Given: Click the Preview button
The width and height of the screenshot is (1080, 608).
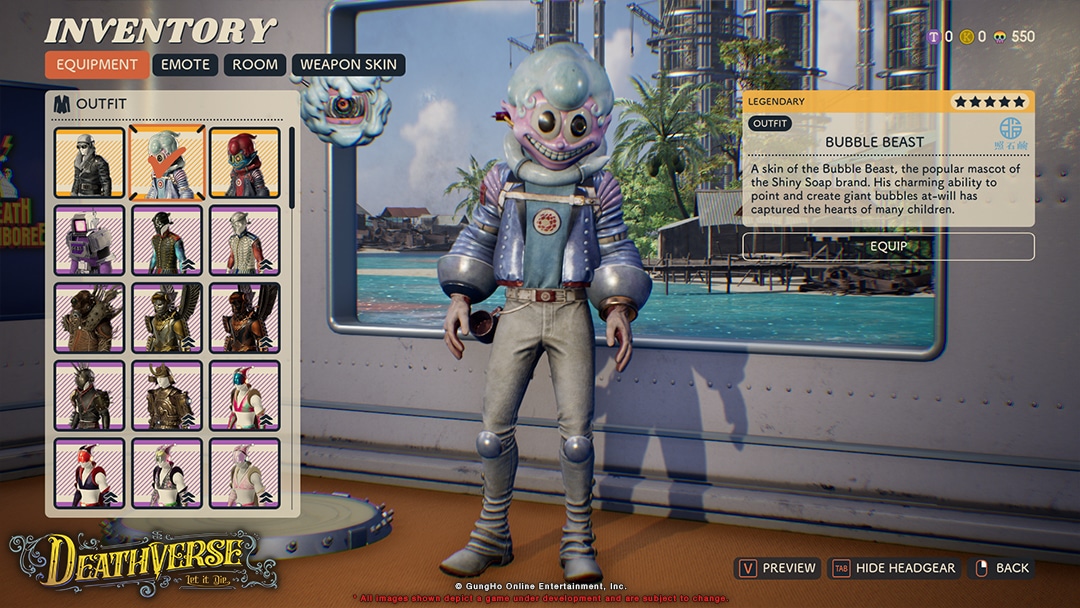Looking at the screenshot, I should [x=778, y=568].
